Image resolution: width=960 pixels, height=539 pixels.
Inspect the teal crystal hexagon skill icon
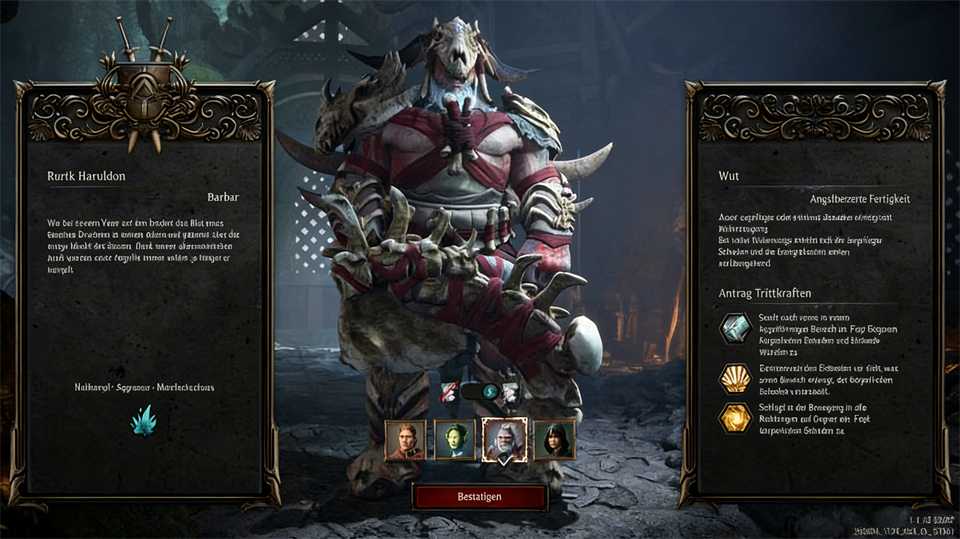point(735,329)
